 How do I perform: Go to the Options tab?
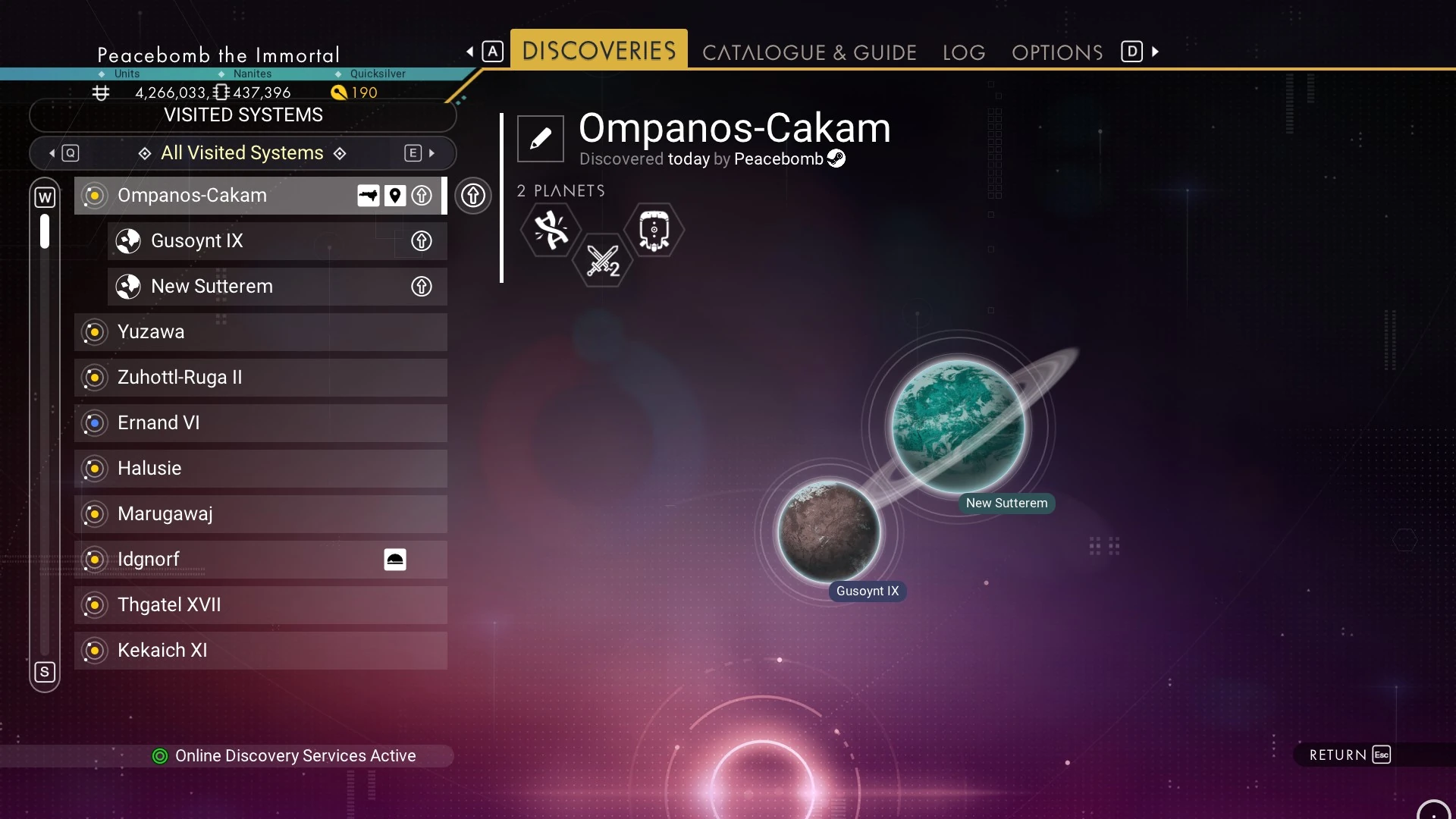1057,52
